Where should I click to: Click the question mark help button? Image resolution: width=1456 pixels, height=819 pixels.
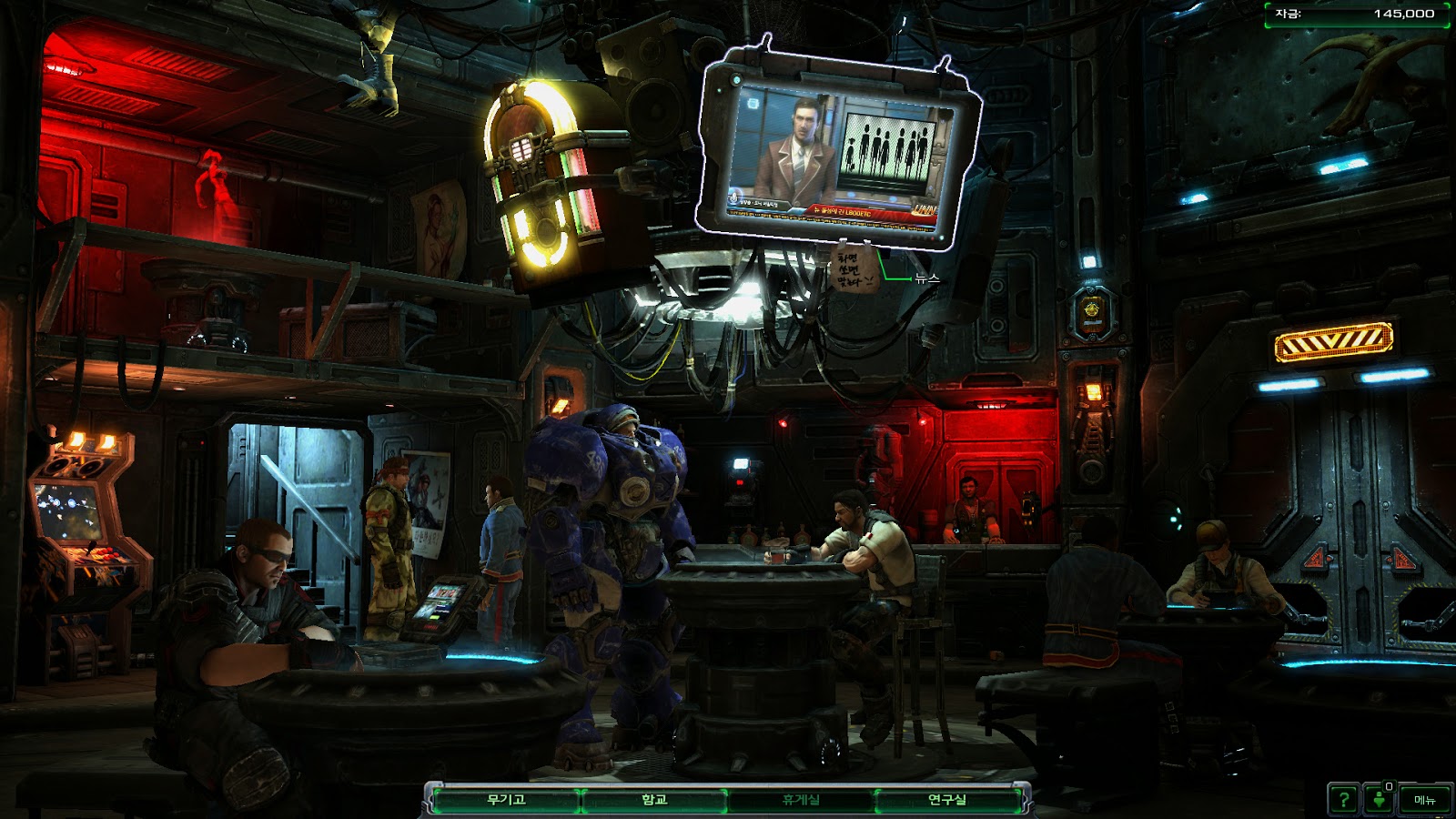[1343, 800]
